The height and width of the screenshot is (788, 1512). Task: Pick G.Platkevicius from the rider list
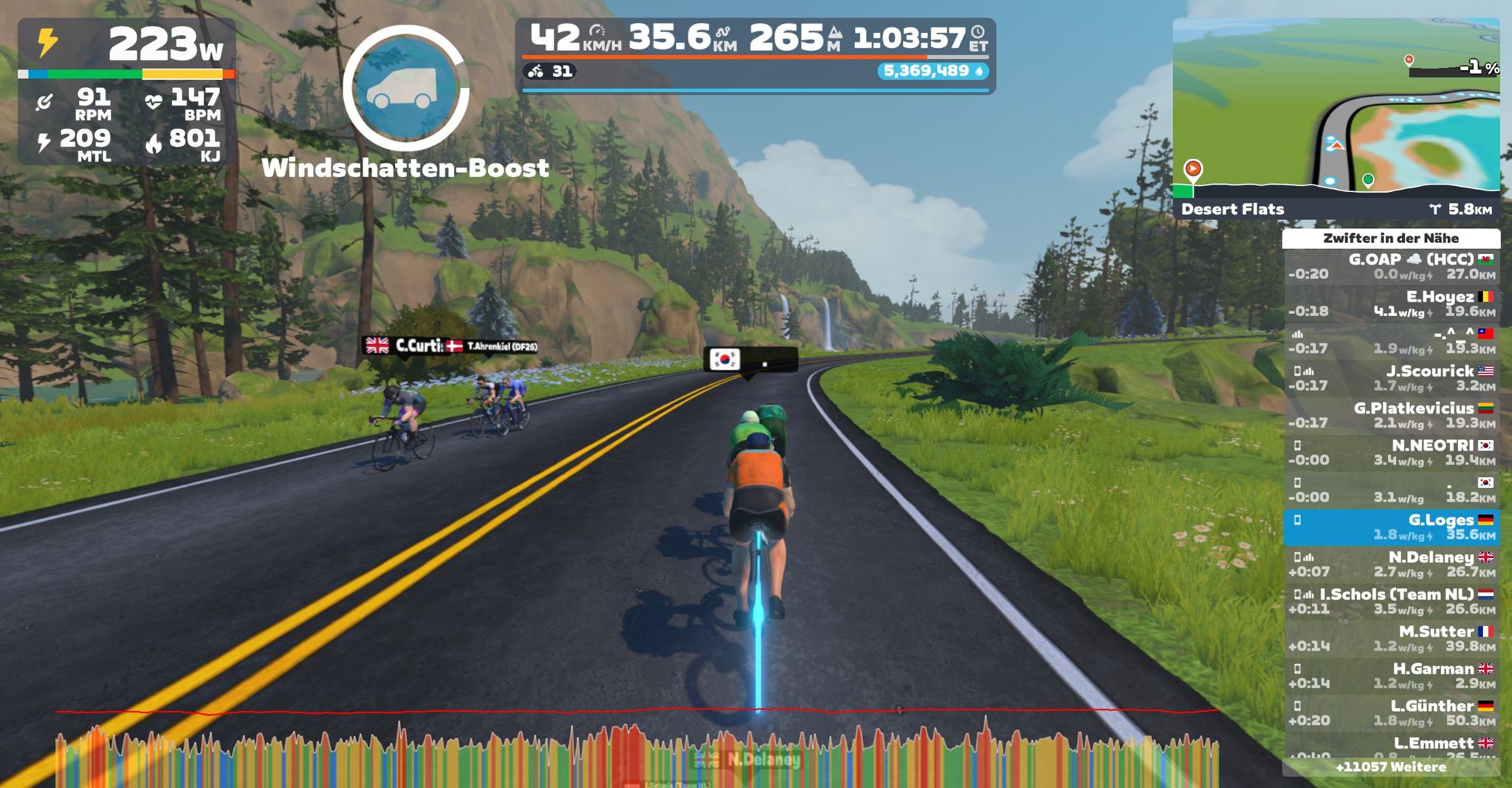1392,415
